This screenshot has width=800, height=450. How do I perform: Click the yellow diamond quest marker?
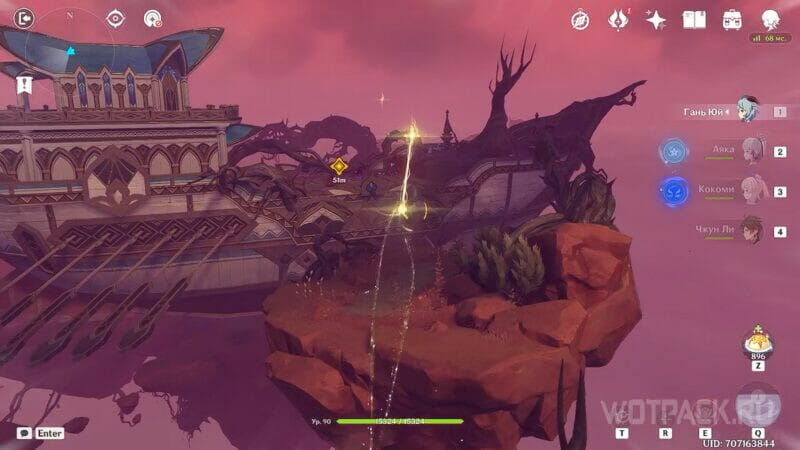point(339,166)
